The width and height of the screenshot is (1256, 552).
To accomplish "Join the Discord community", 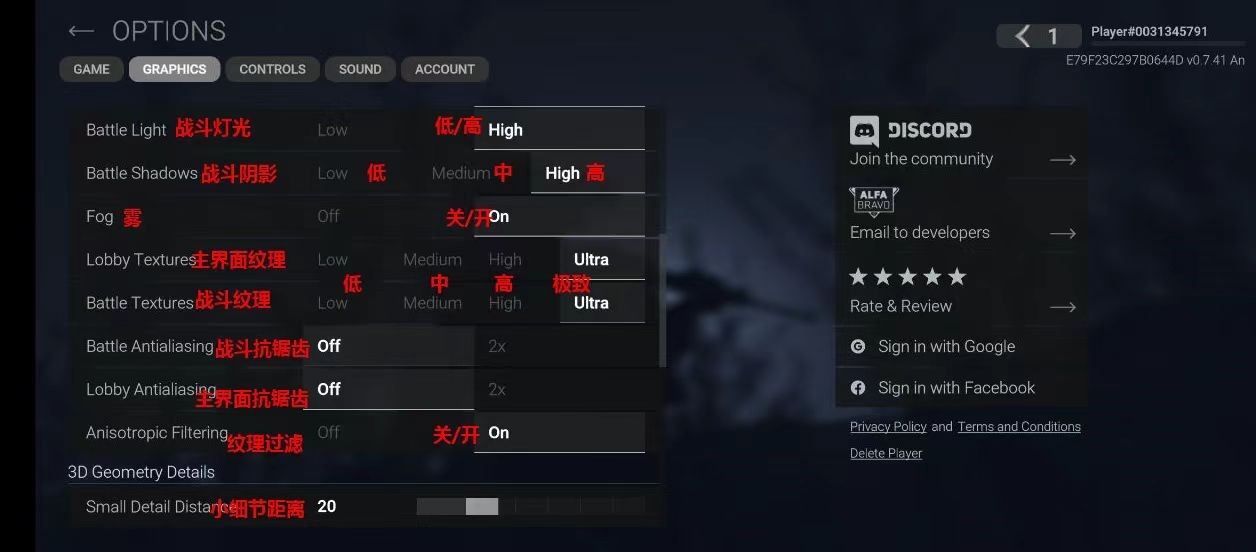I will pos(962,144).
